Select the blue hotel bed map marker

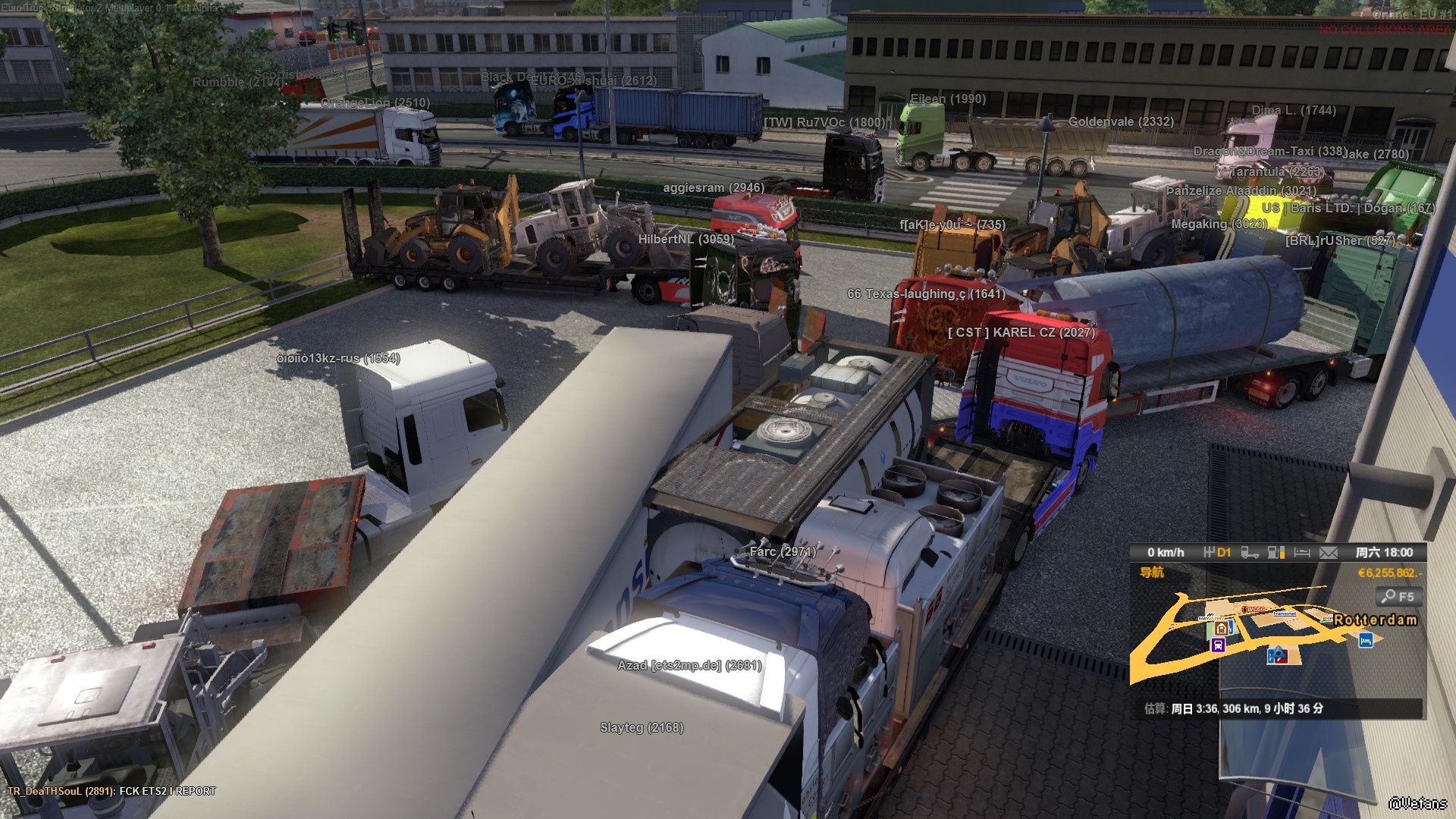coord(1366,641)
